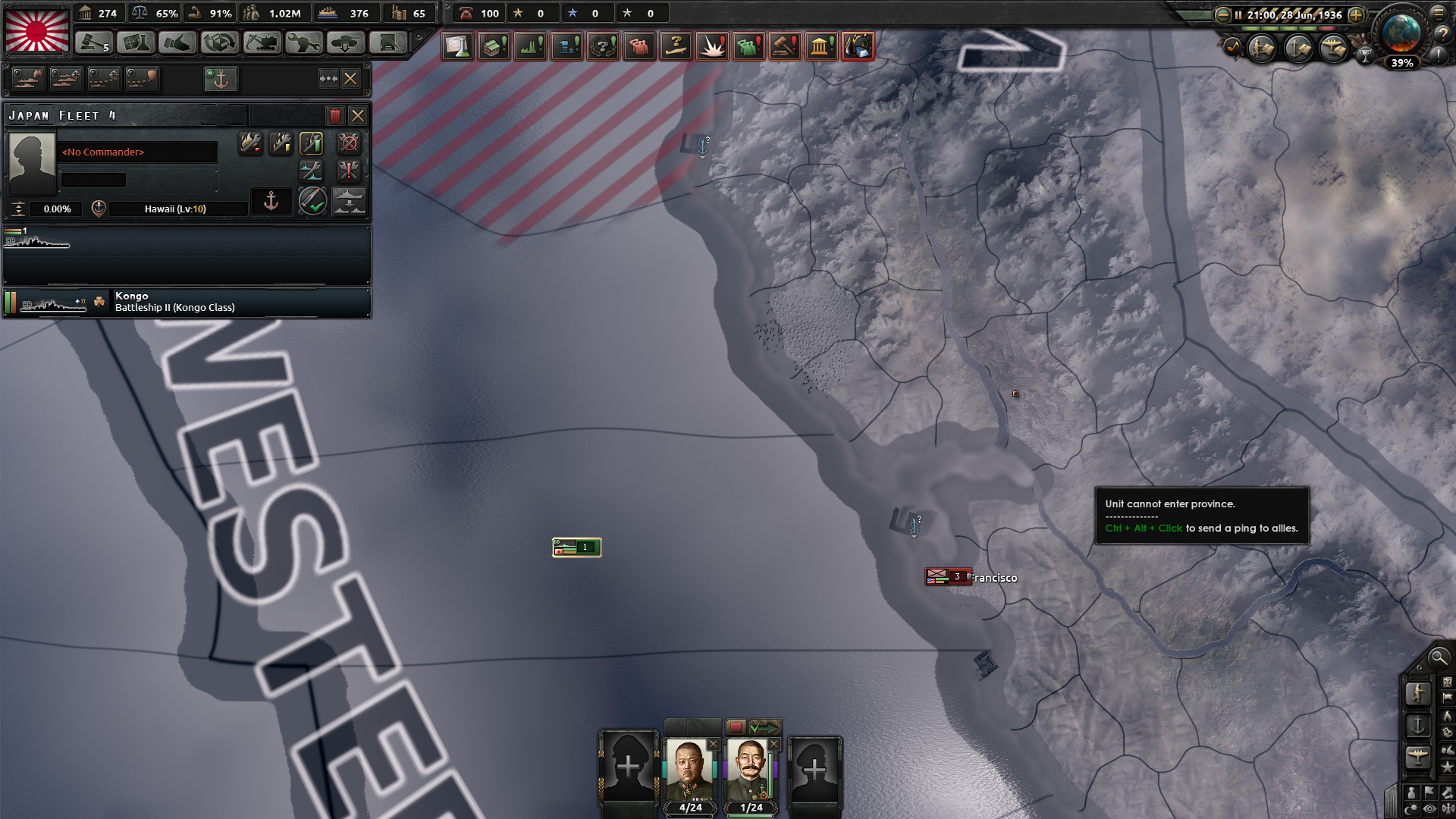Toggle the eye visibility option at bottom right
This screenshot has width=1456, height=819.
[1429, 808]
